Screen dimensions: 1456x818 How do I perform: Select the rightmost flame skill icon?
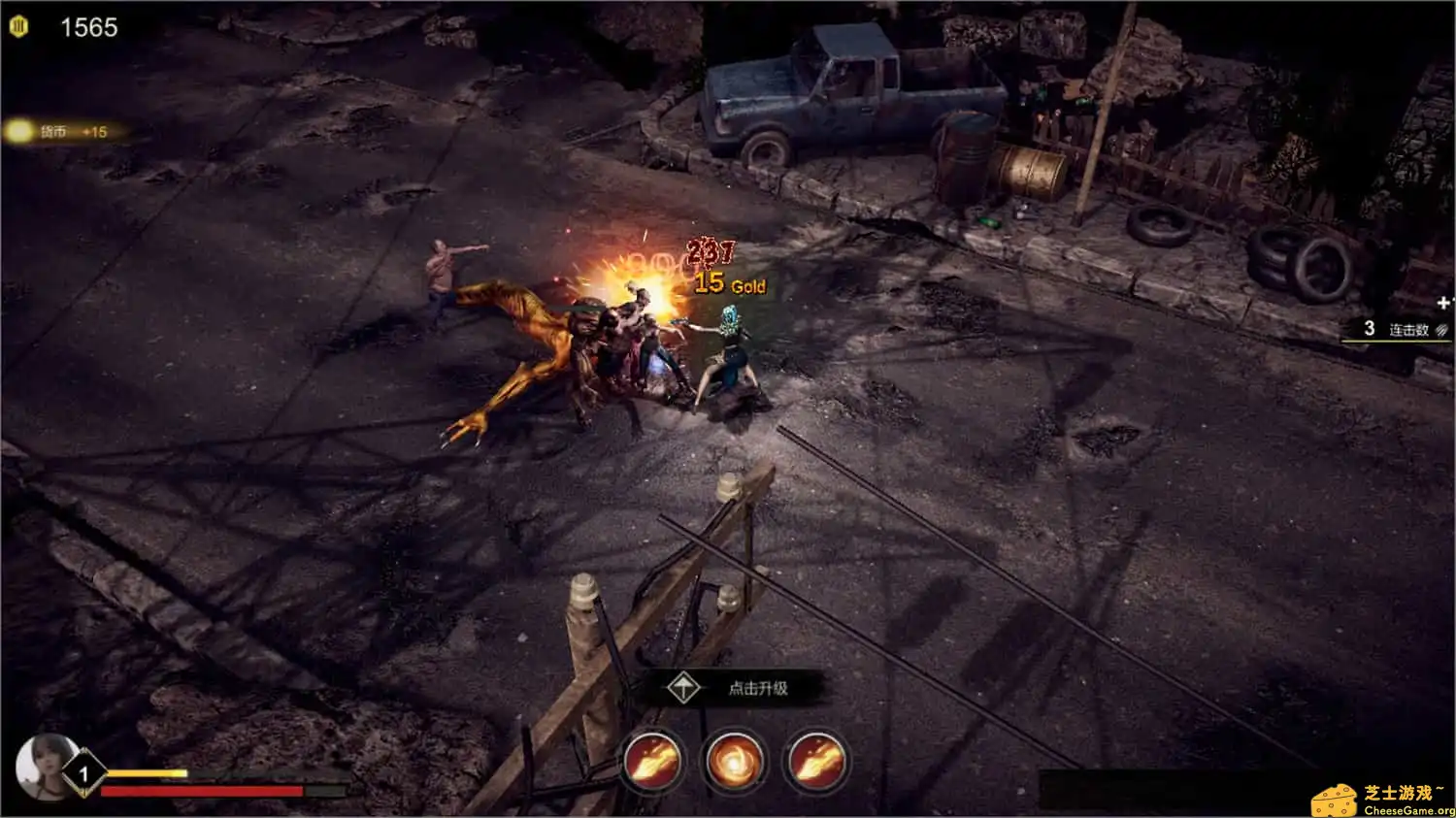click(814, 763)
